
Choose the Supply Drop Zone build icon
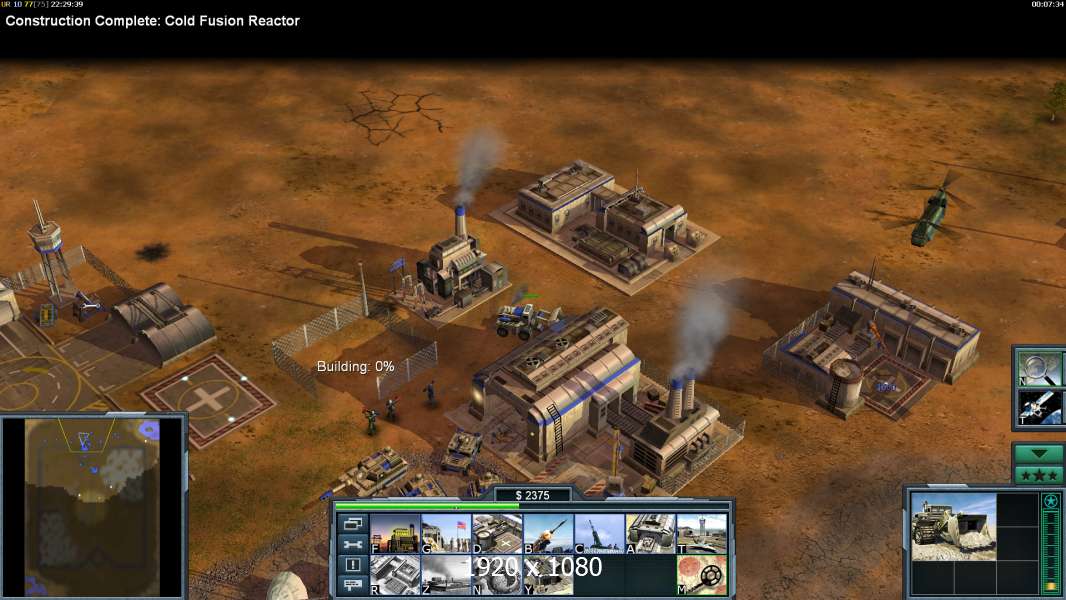pyautogui.click(x=445, y=575)
